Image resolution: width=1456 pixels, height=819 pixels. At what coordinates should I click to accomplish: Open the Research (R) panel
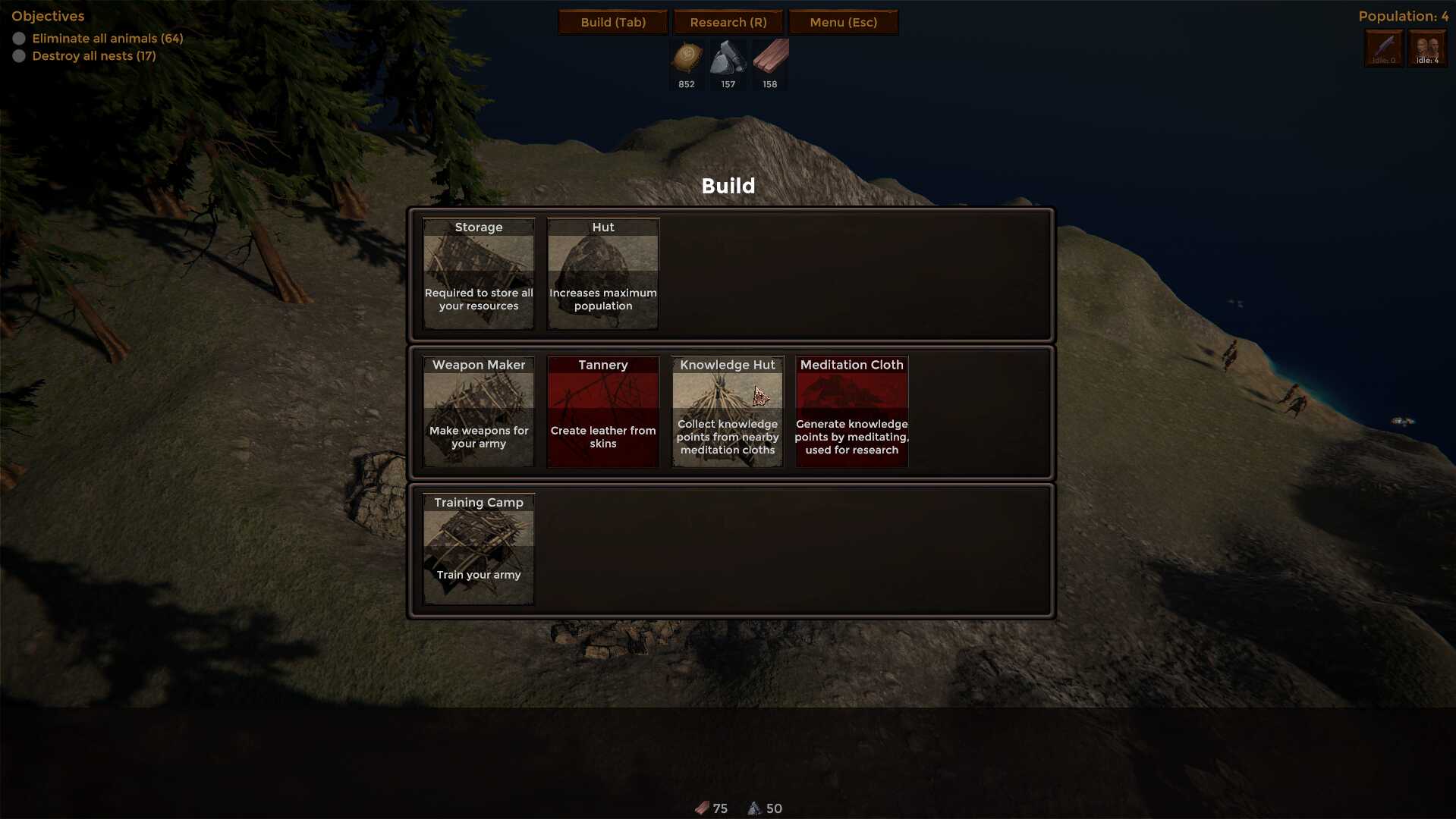(x=728, y=22)
